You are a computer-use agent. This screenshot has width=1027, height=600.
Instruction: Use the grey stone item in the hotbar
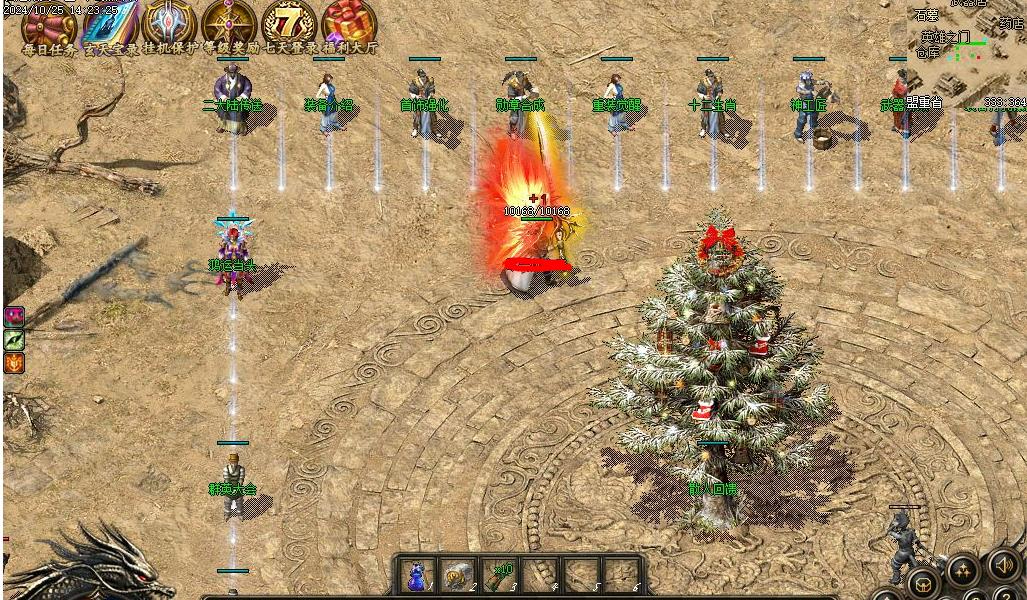coord(458,576)
